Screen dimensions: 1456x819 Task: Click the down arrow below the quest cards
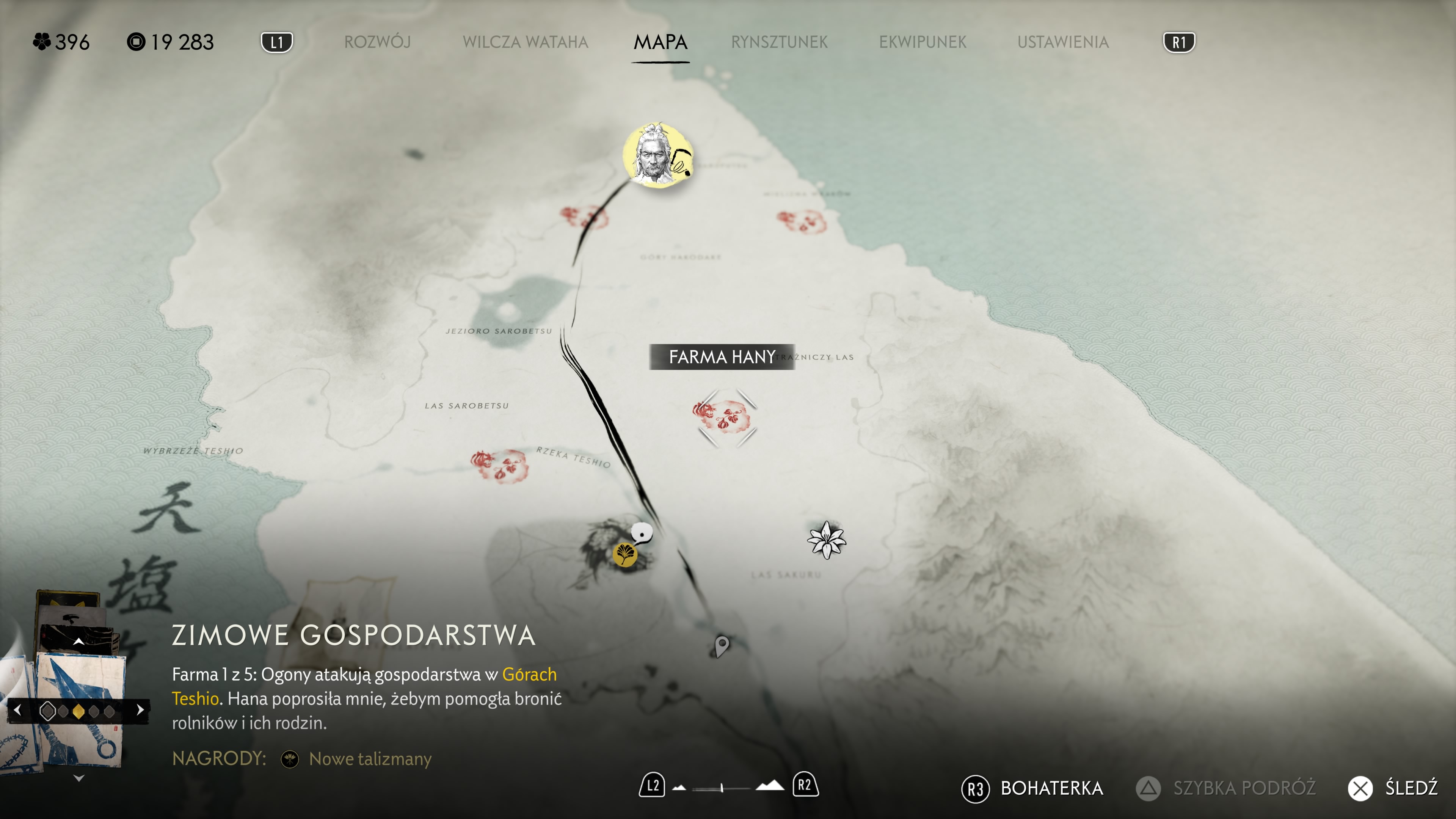coord(79,778)
